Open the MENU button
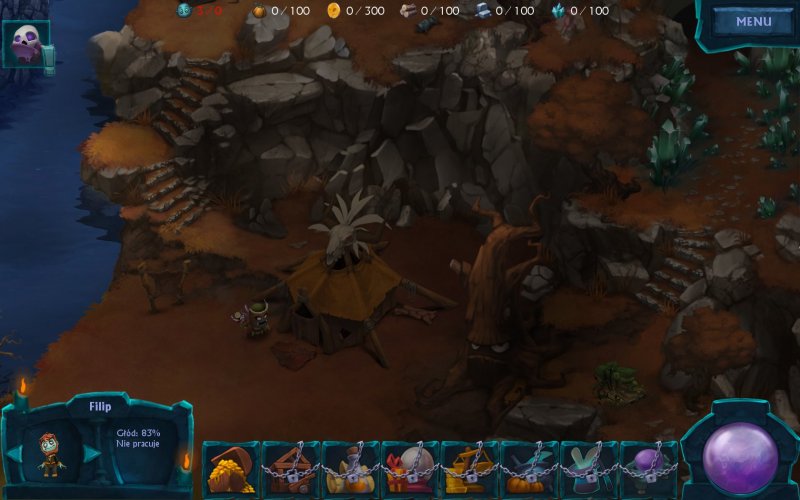800x500 pixels. click(753, 21)
